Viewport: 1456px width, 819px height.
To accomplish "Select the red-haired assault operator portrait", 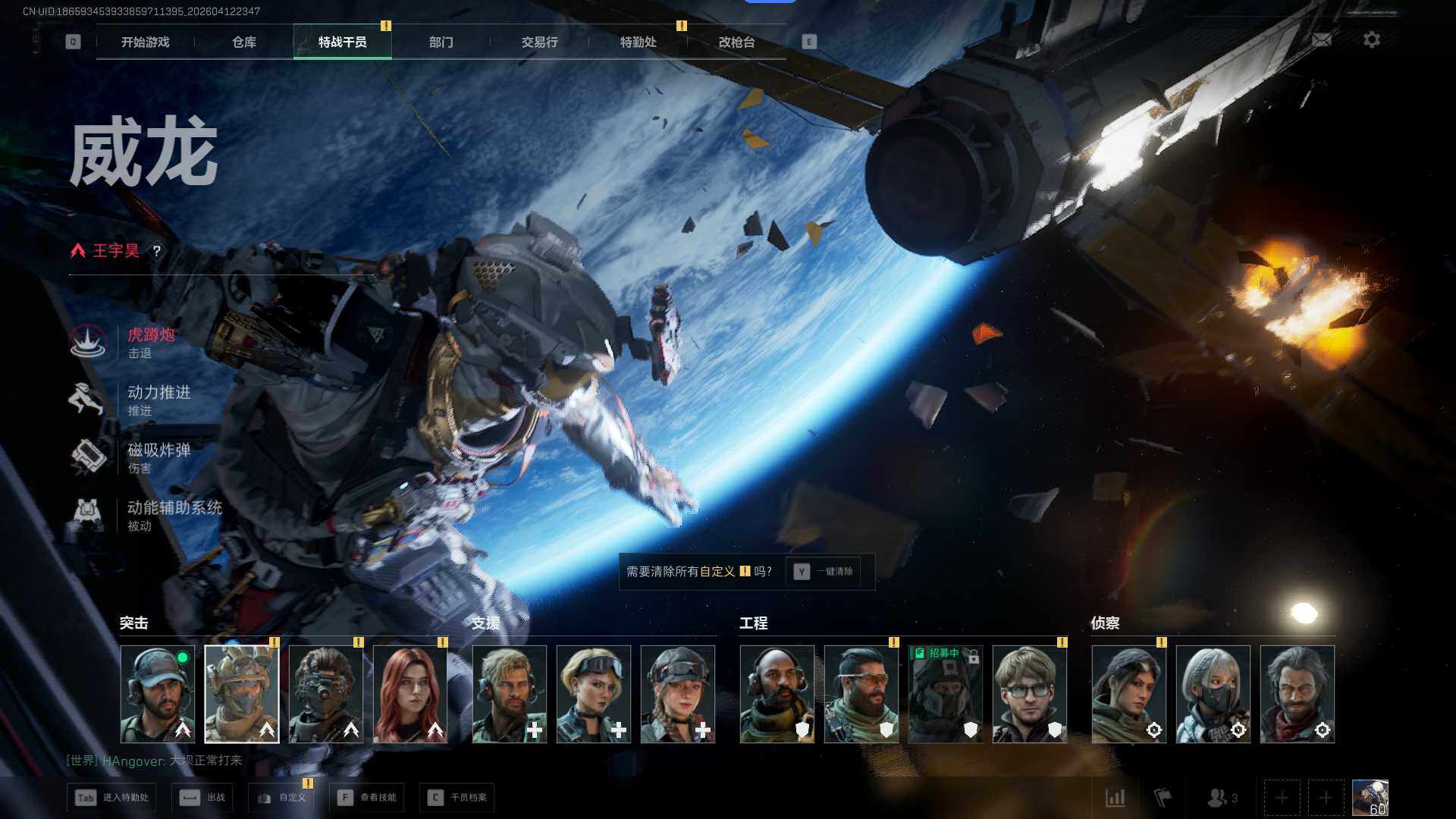I will click(410, 694).
